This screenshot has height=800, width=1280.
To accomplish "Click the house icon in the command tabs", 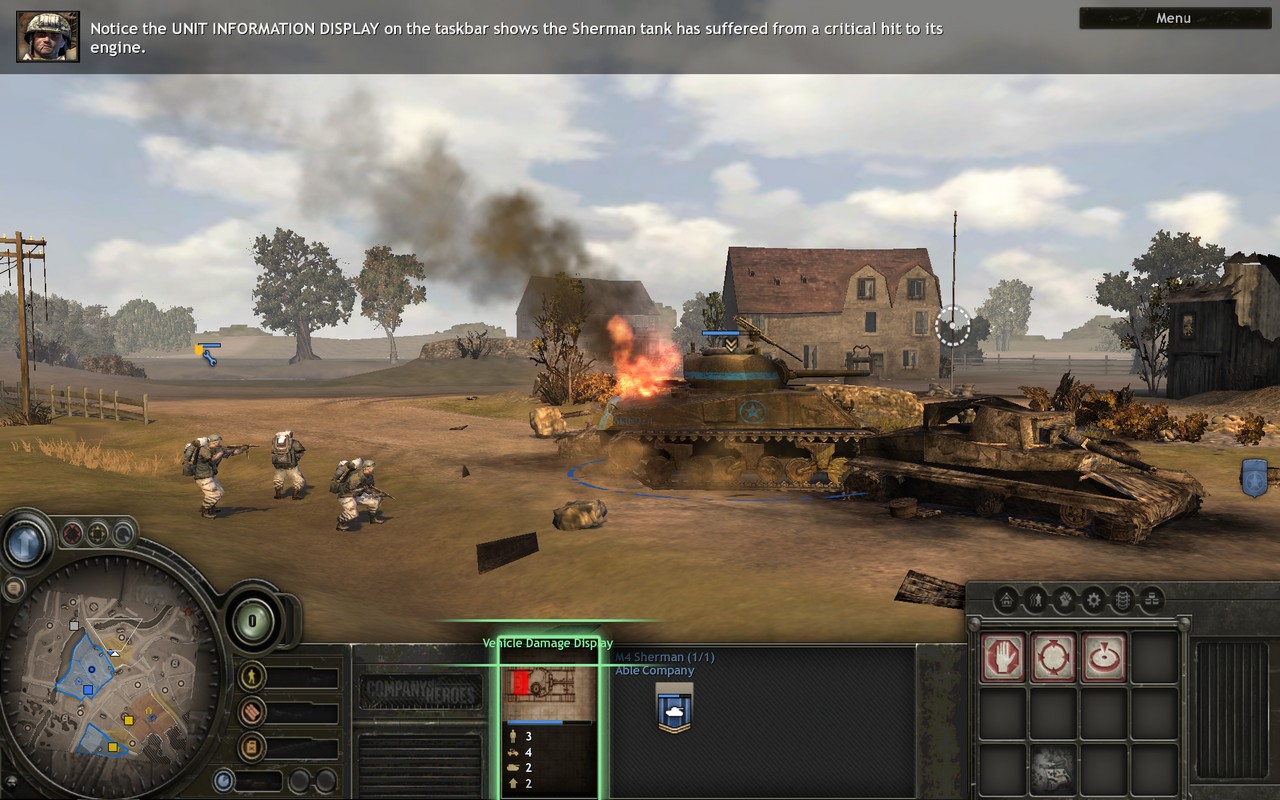I will click(1007, 600).
